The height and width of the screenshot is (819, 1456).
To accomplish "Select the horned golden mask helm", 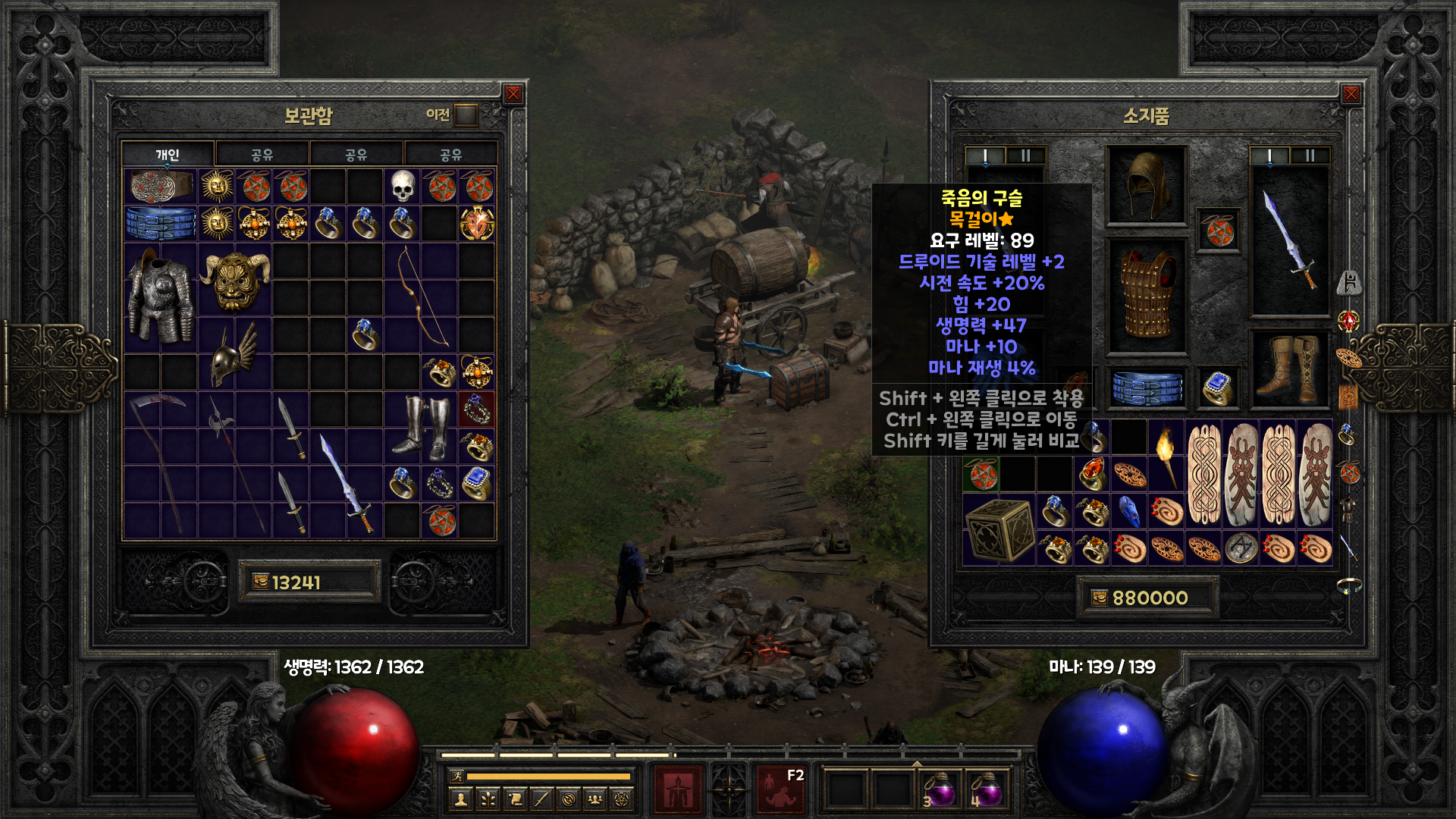I will tap(235, 280).
